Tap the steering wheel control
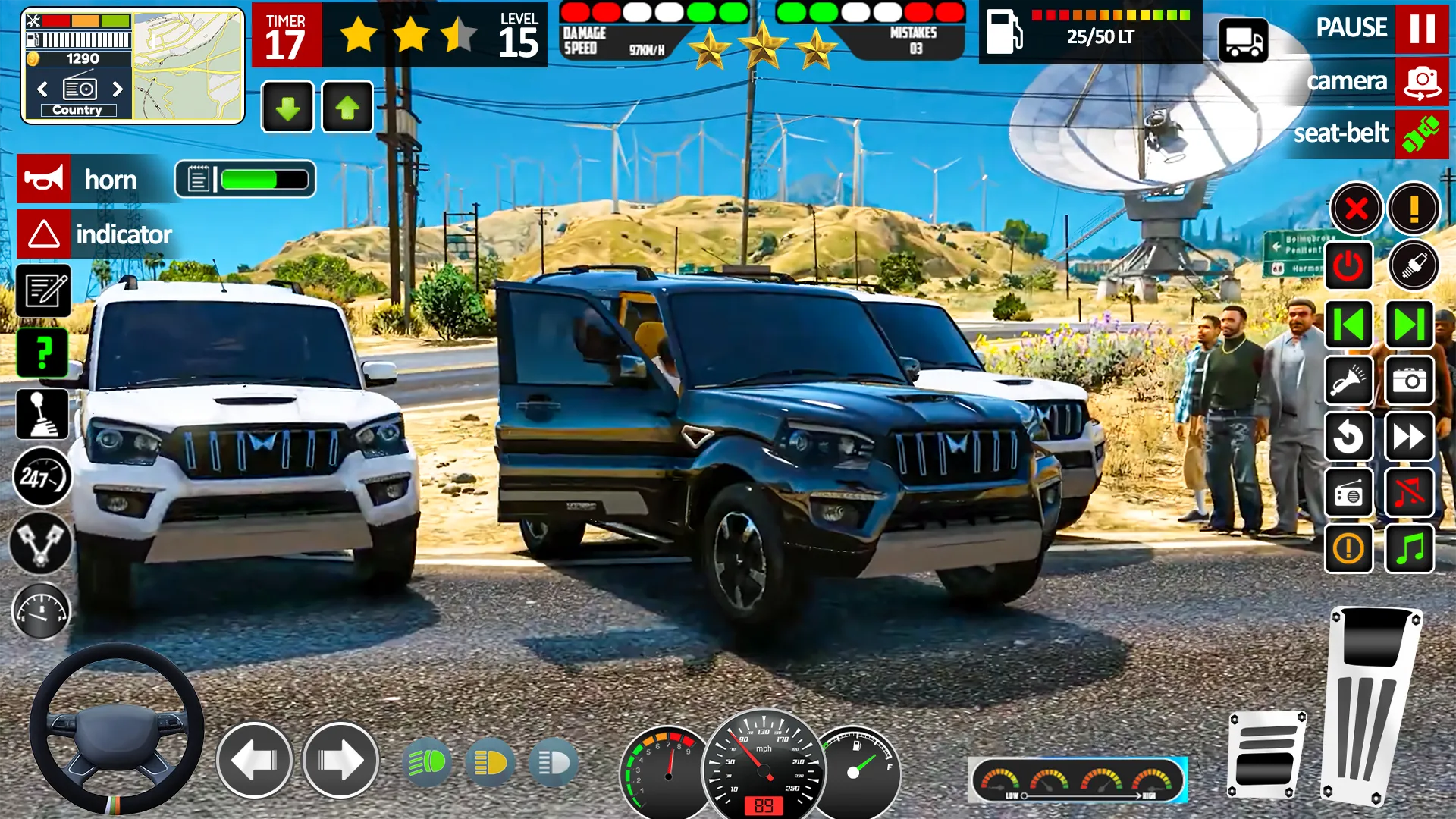 (116, 730)
